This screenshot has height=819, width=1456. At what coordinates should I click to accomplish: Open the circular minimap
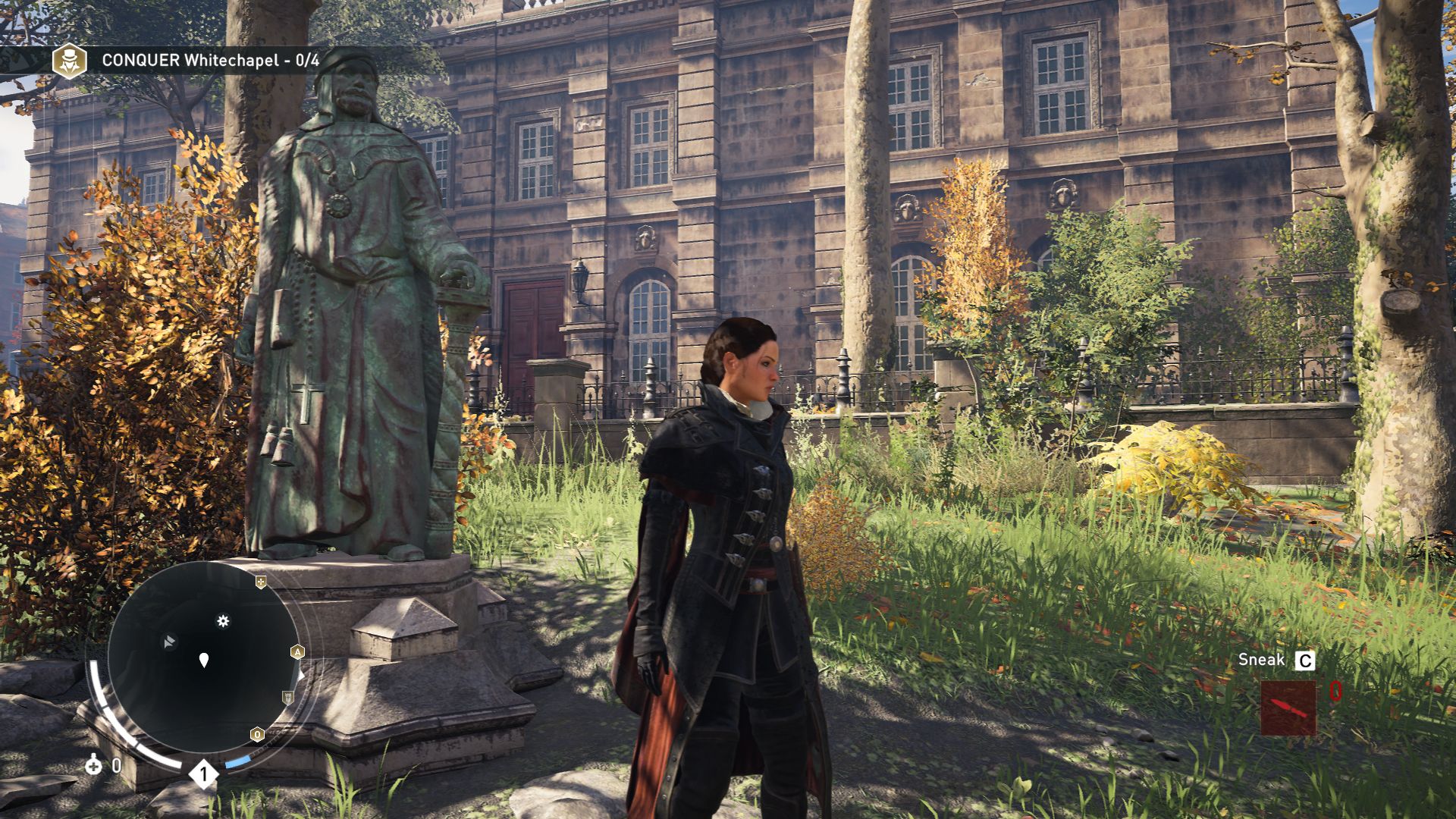click(203, 658)
